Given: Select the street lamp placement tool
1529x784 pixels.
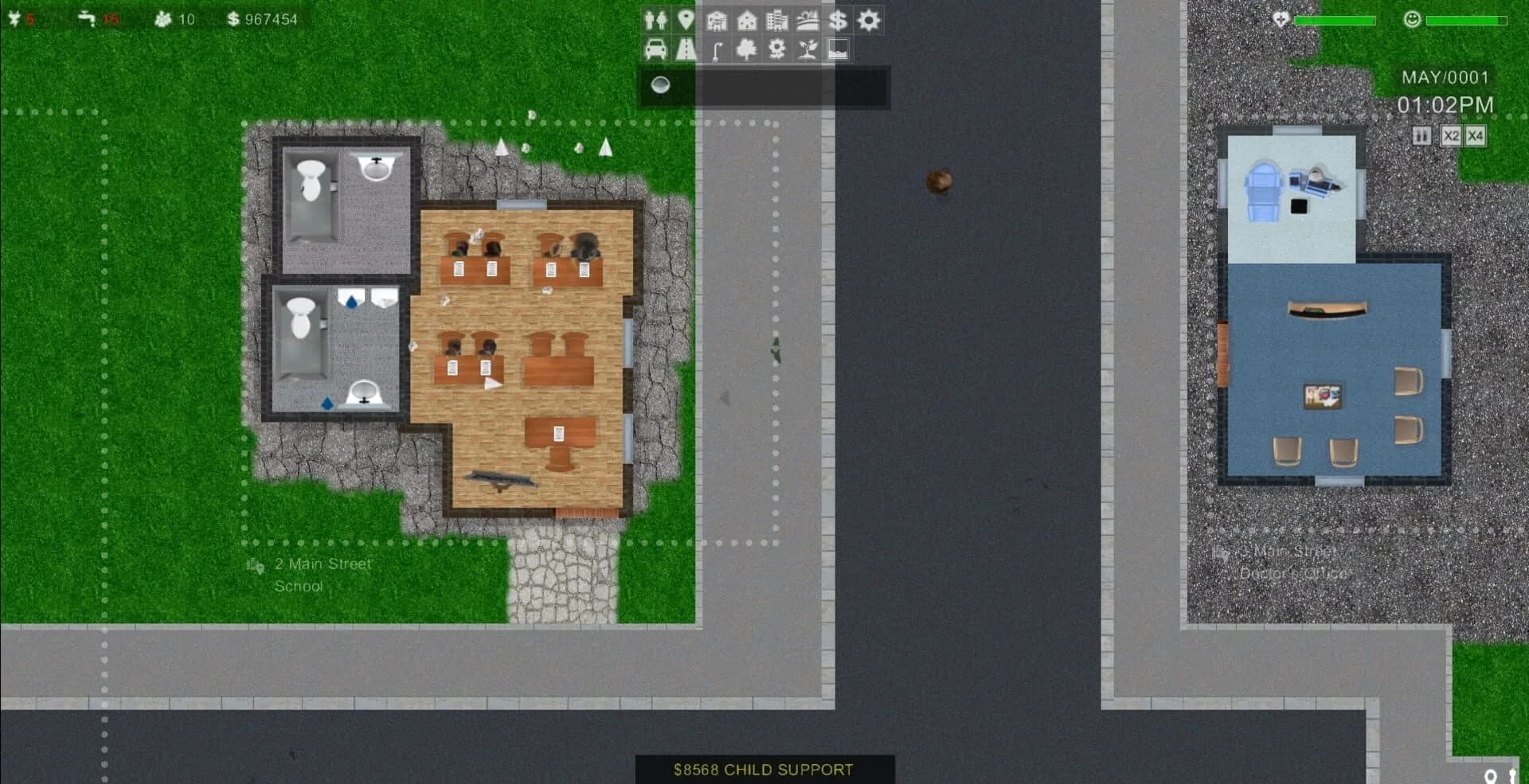Looking at the screenshot, I should pyautogui.click(x=717, y=49).
